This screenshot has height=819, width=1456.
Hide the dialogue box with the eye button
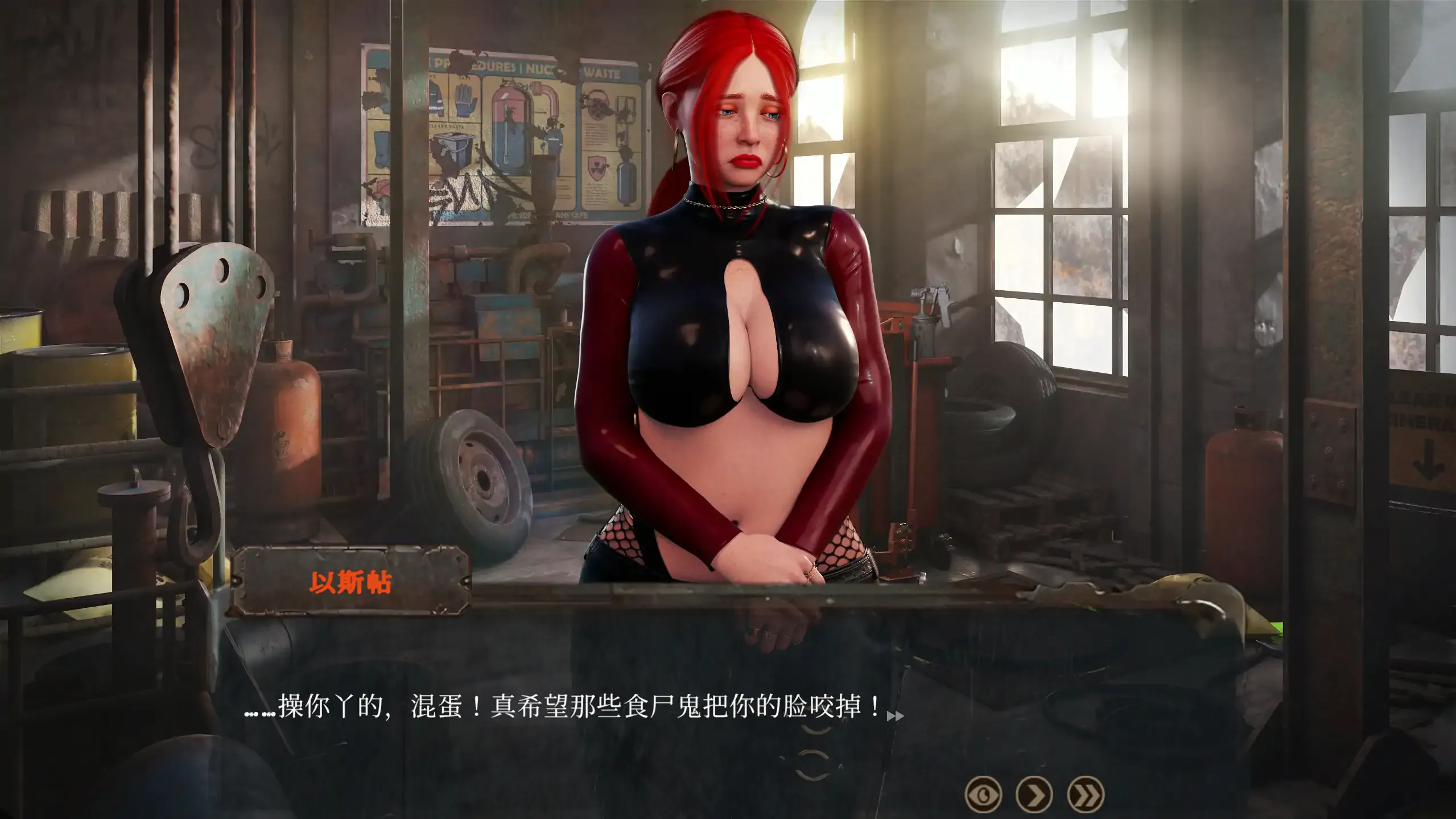pos(983,793)
